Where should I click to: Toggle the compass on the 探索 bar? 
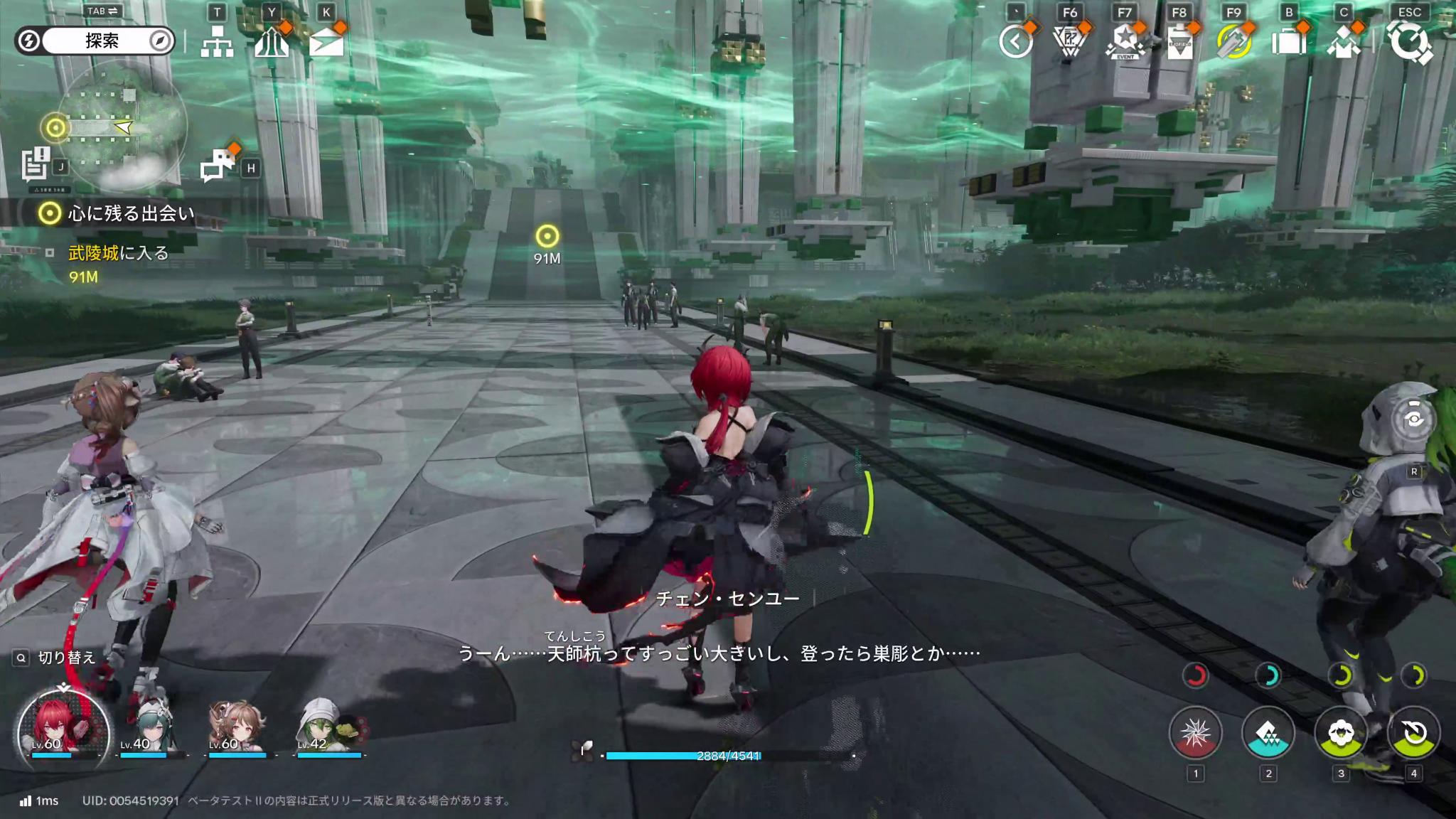[162, 41]
